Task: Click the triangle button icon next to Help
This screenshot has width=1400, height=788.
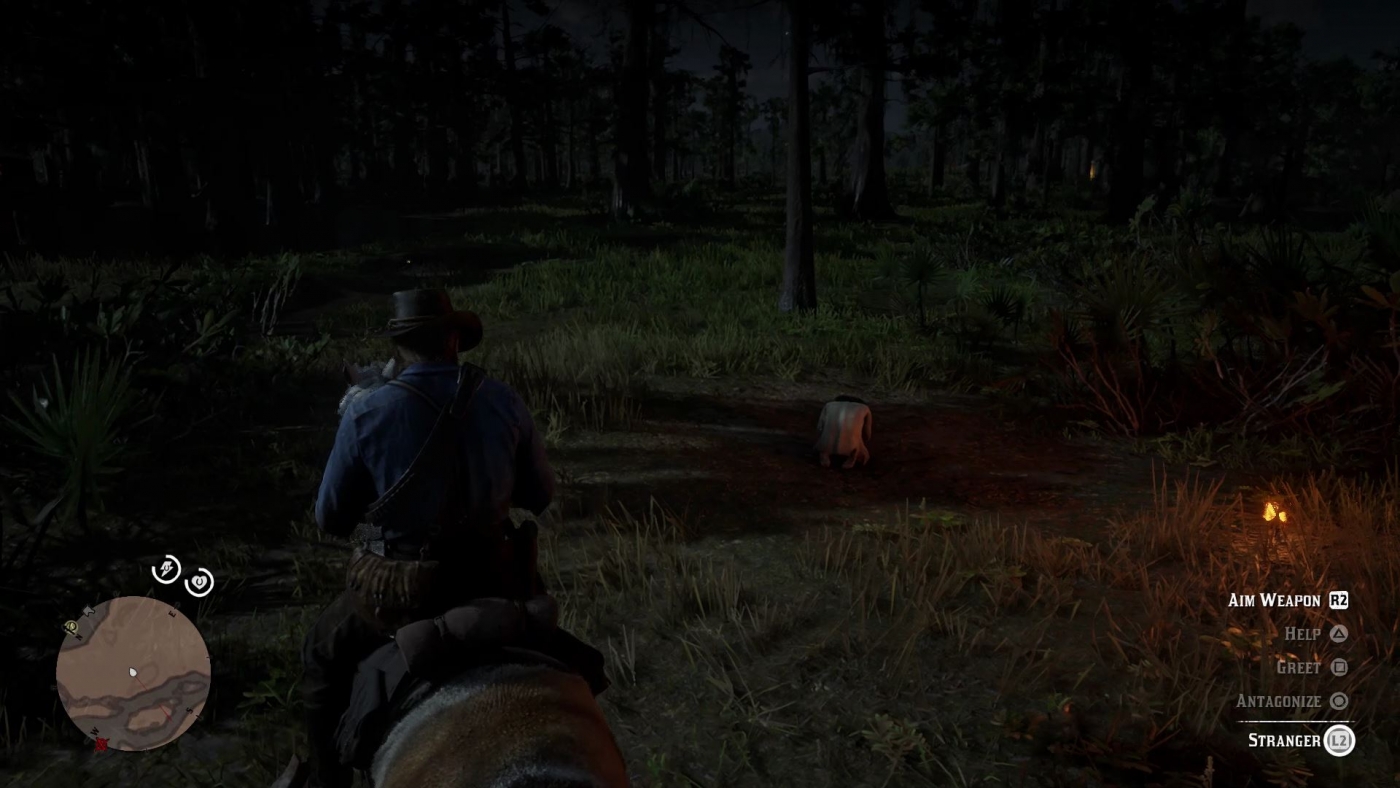Action: [x=1339, y=634]
